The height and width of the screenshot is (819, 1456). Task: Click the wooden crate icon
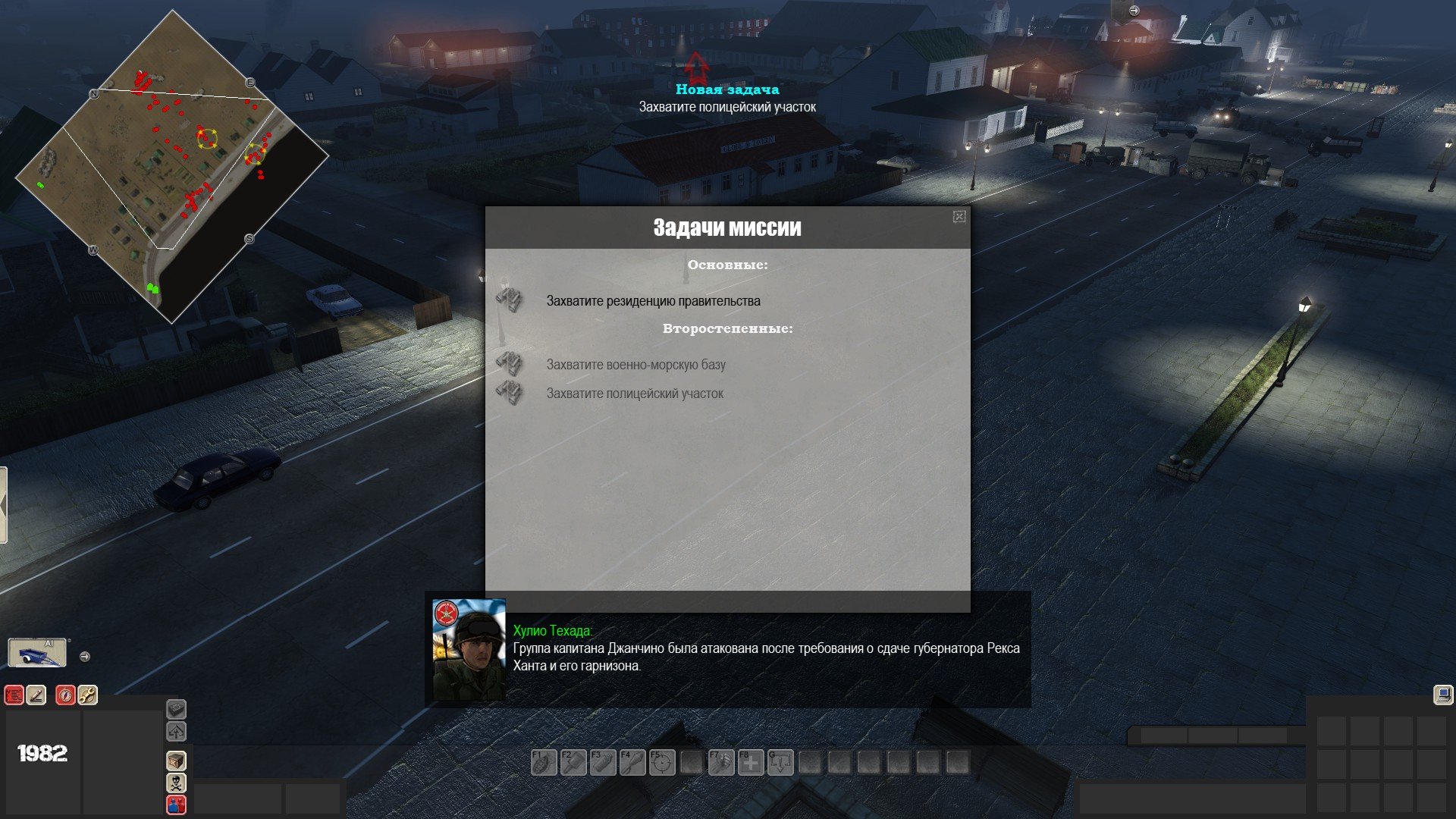click(176, 761)
